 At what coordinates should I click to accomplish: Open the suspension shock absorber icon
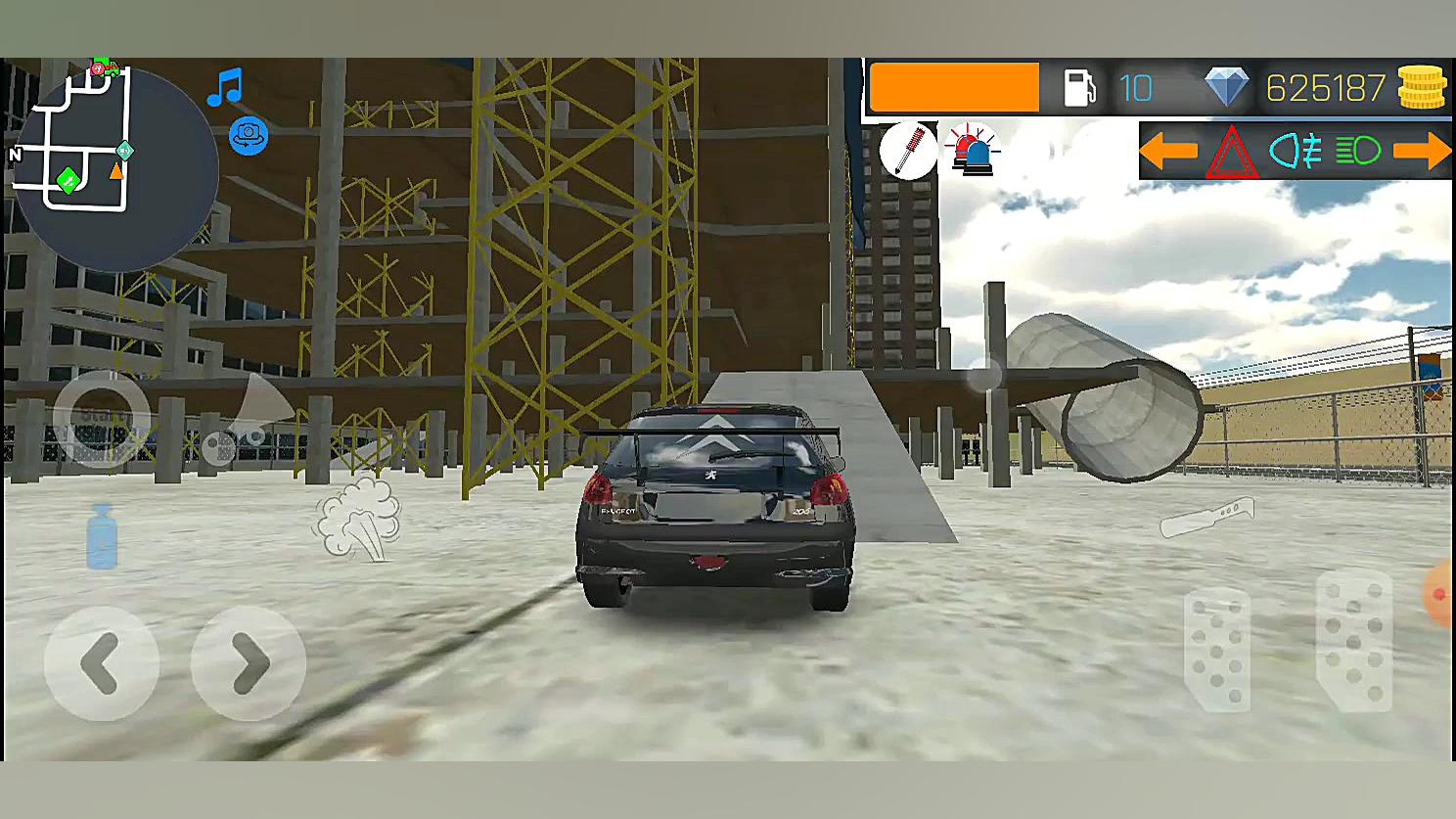point(908,151)
